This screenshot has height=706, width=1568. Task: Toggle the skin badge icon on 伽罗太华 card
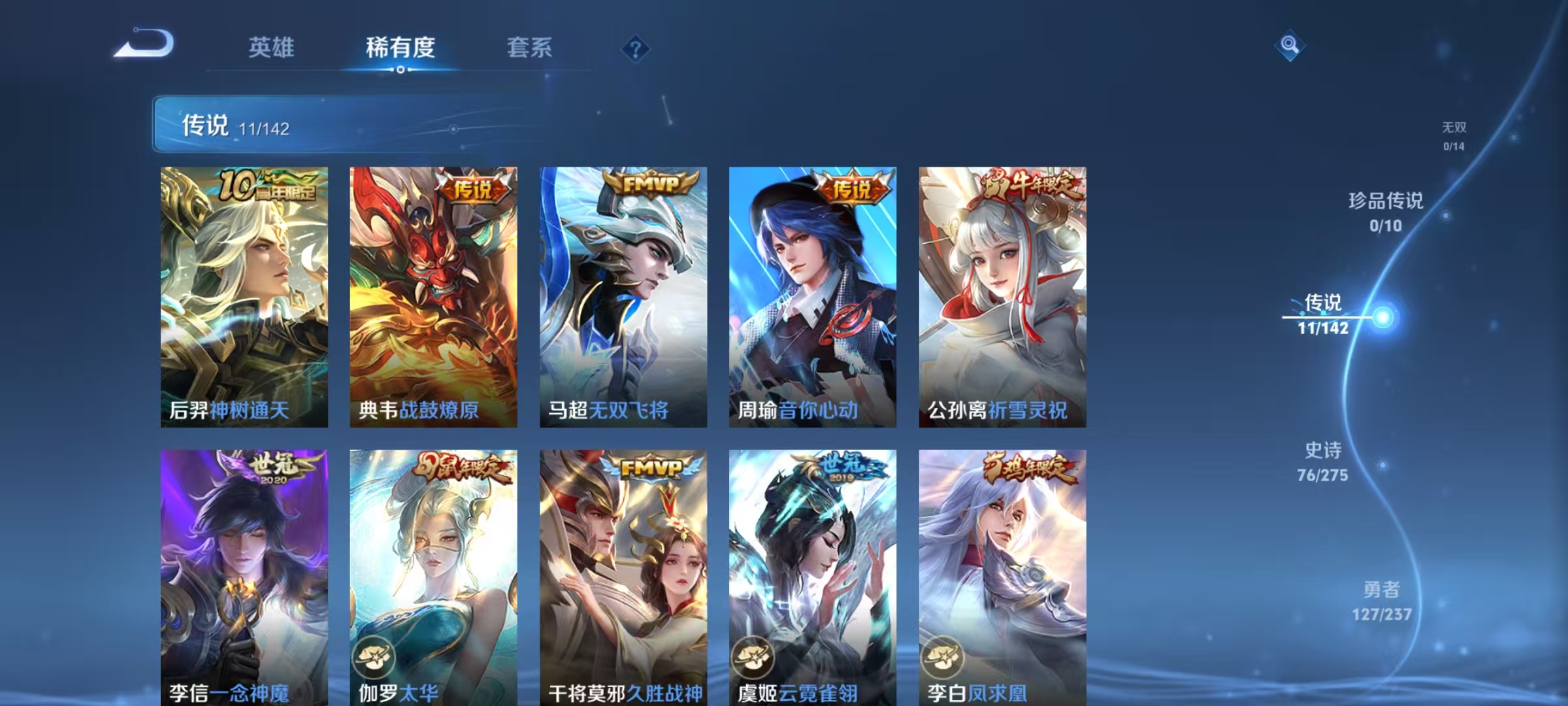click(372, 658)
